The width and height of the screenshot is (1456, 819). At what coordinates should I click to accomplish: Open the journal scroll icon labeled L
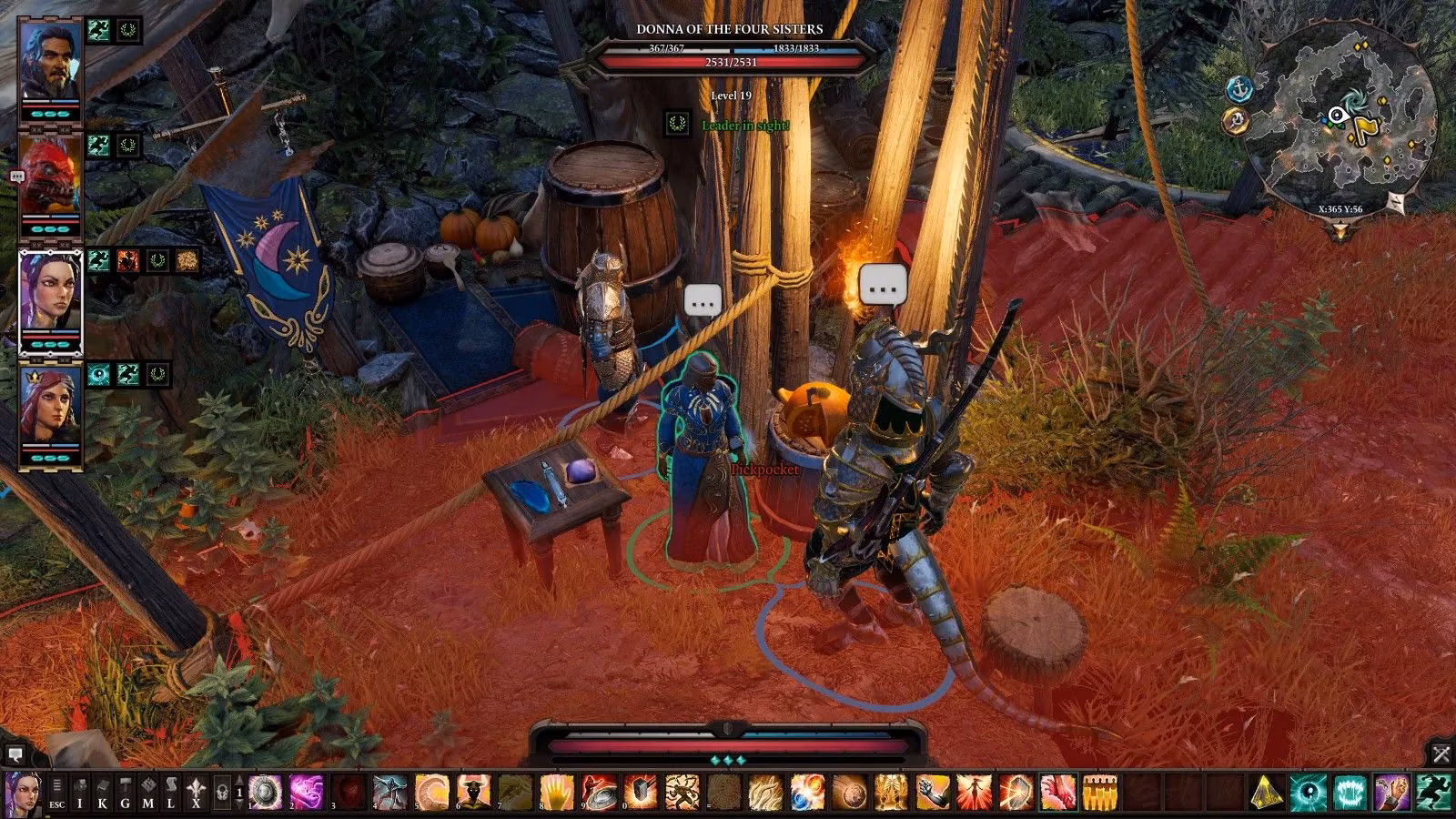tap(170, 792)
